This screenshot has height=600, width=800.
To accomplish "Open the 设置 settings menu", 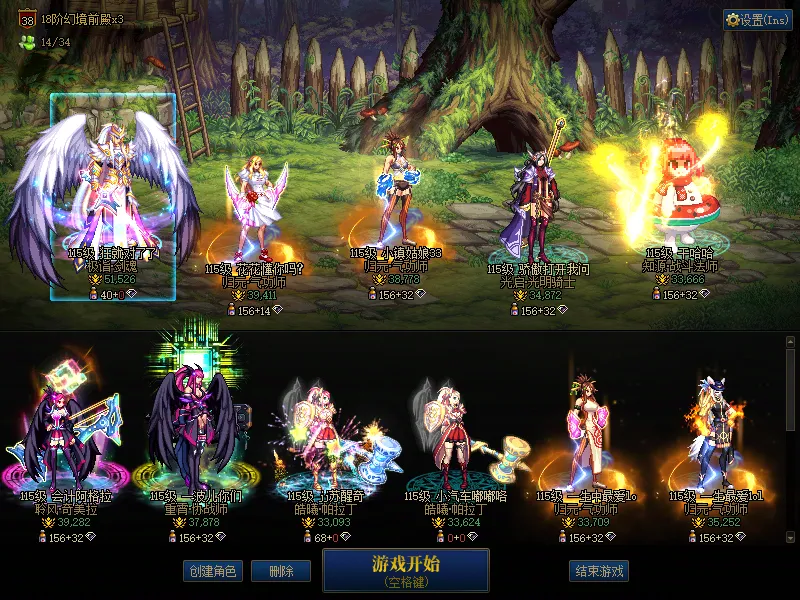I will click(x=757, y=20).
